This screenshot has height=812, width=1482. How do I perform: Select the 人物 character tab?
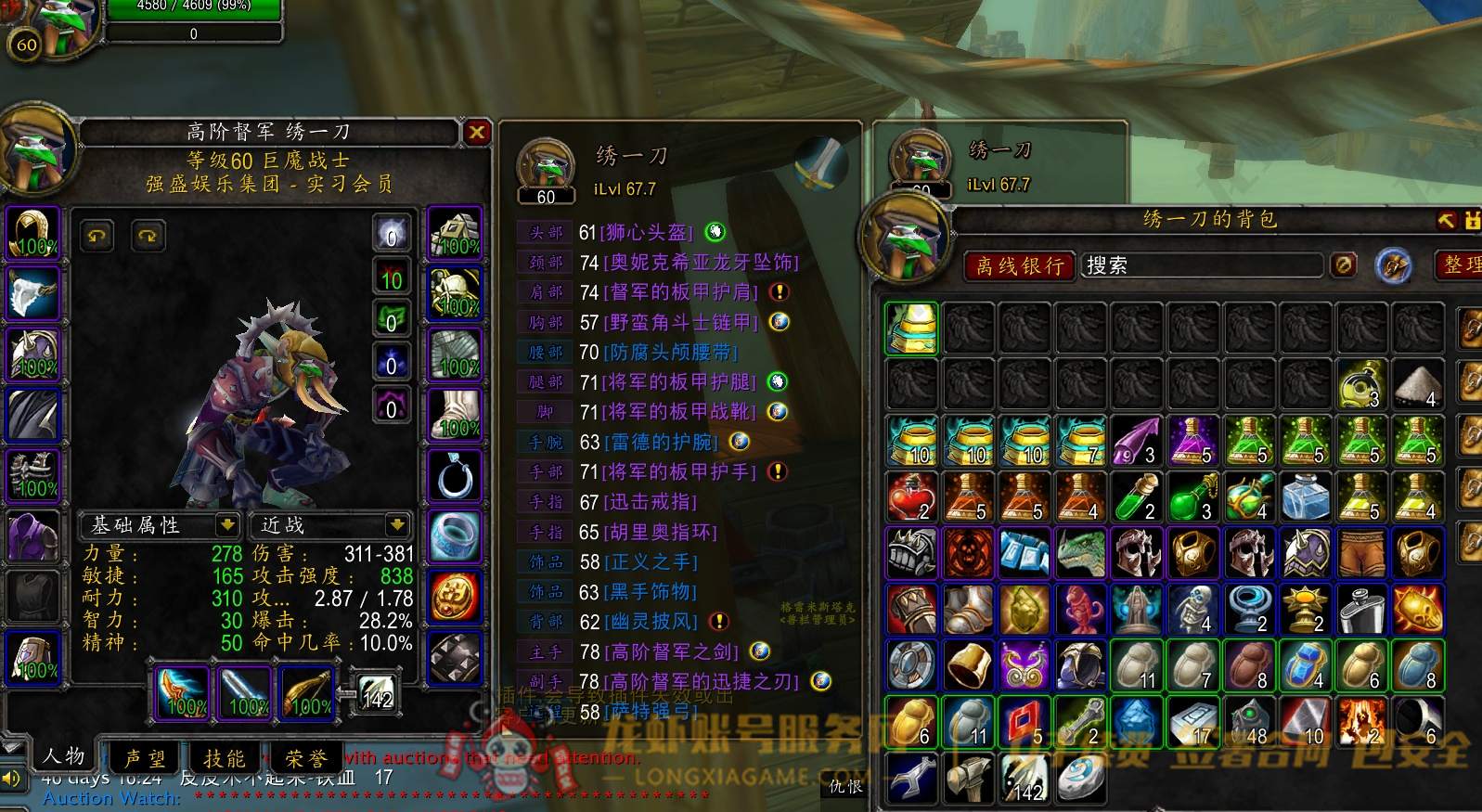64,756
